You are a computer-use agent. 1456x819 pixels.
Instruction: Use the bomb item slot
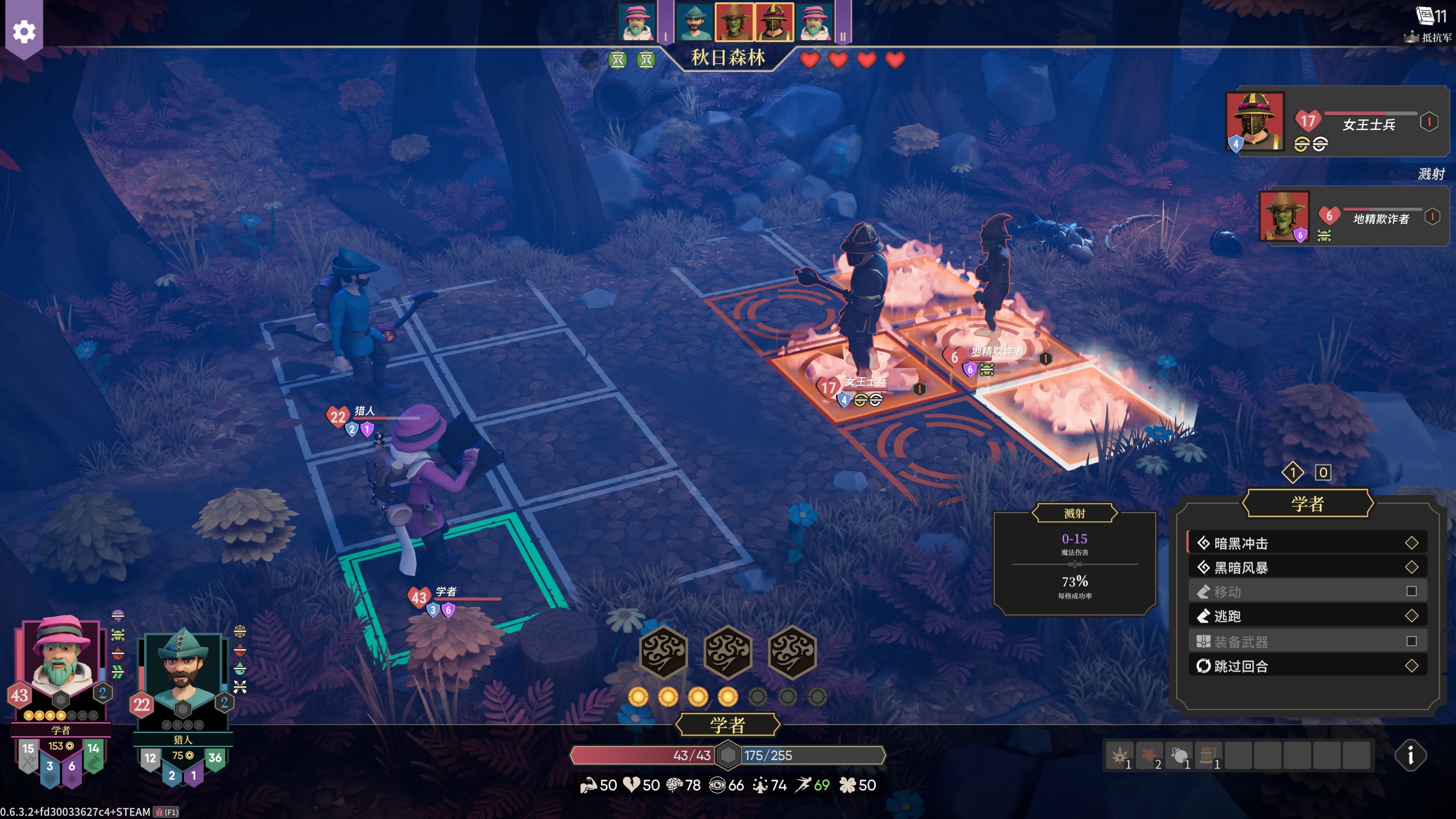click(x=1180, y=755)
